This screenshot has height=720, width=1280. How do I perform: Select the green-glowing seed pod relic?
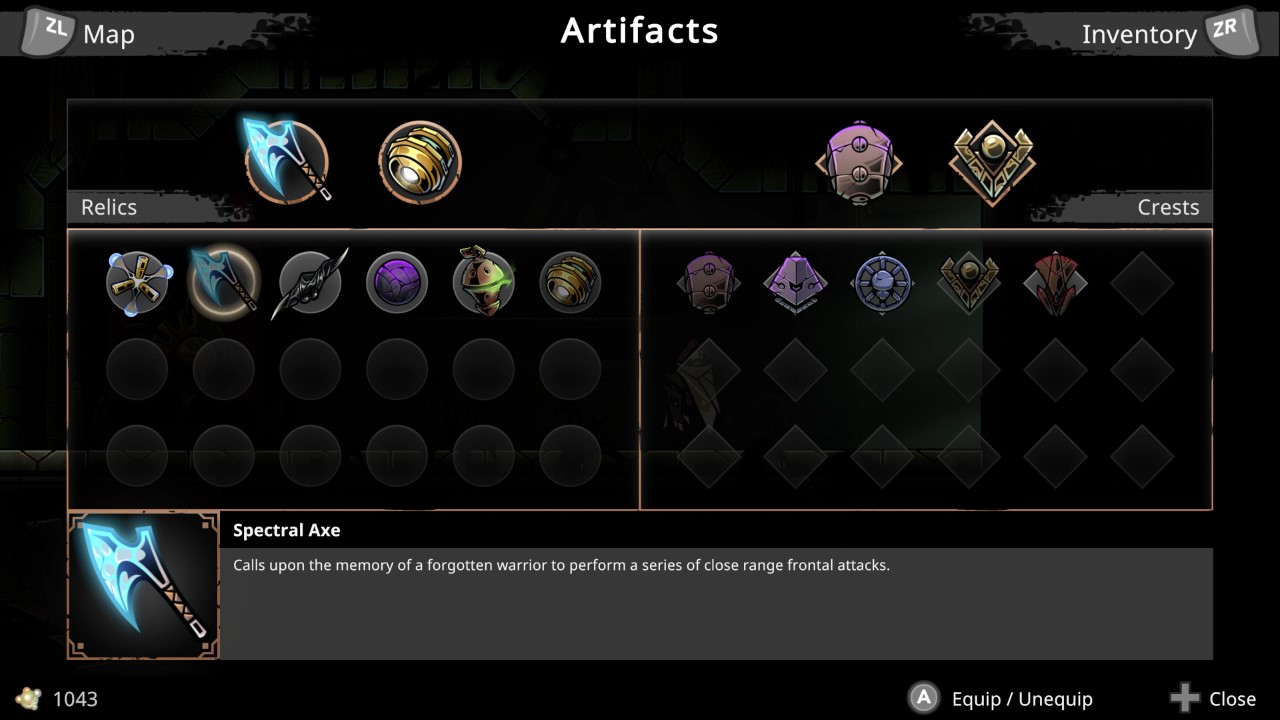pyautogui.click(x=483, y=282)
